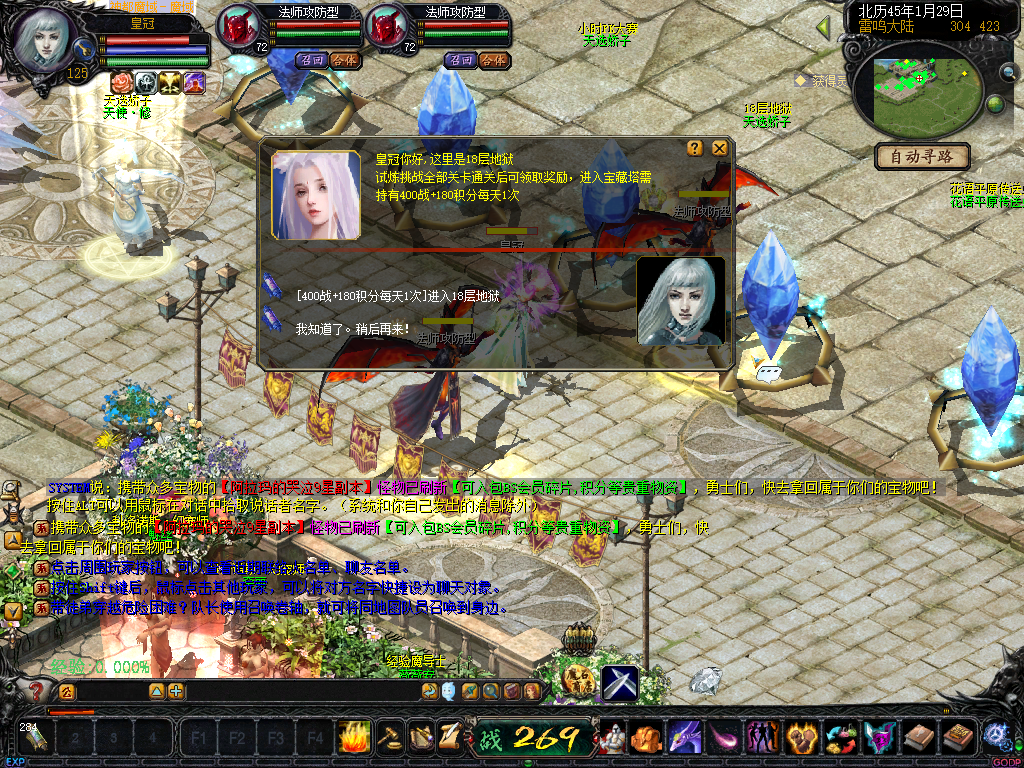Viewport: 1024px width, 768px height.
Task: Collapse the minimap with the green arrow
Action: 824,26
